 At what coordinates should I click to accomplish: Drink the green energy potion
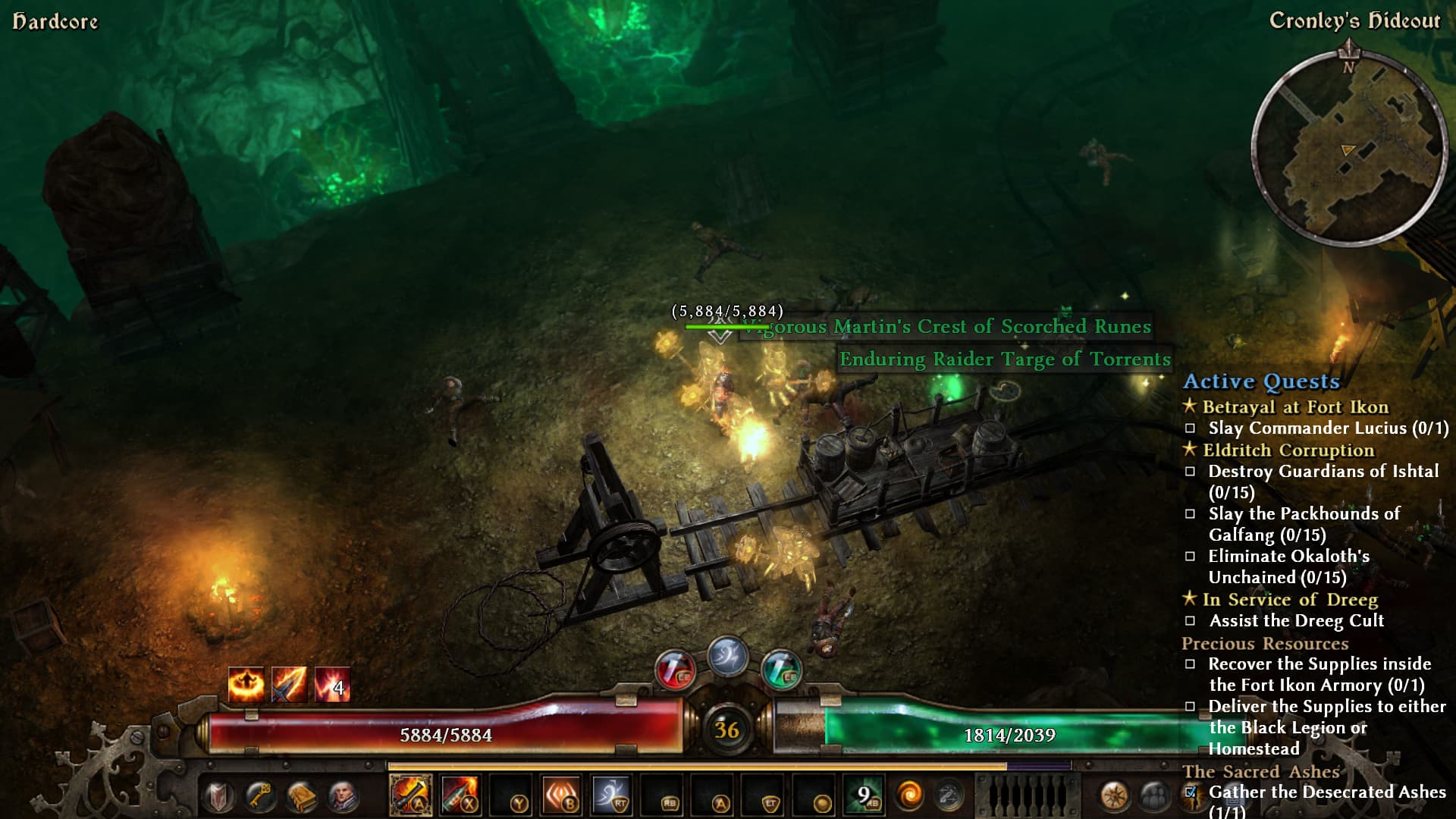(780, 670)
